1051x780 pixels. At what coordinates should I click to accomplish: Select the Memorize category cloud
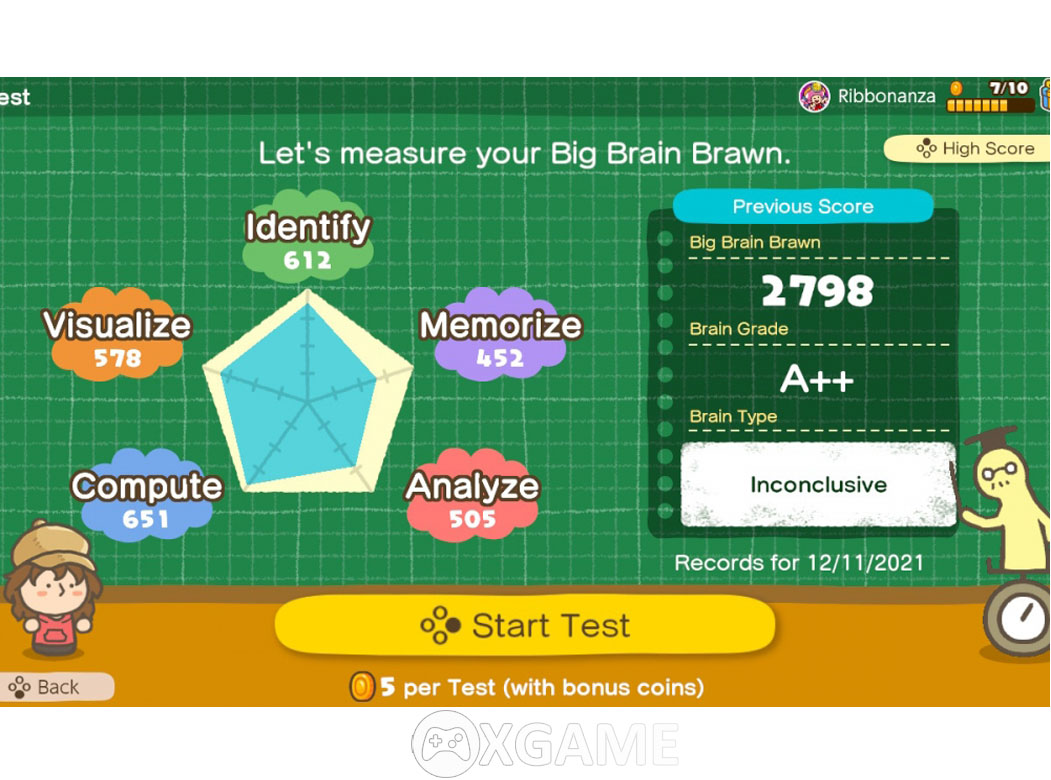(x=499, y=340)
